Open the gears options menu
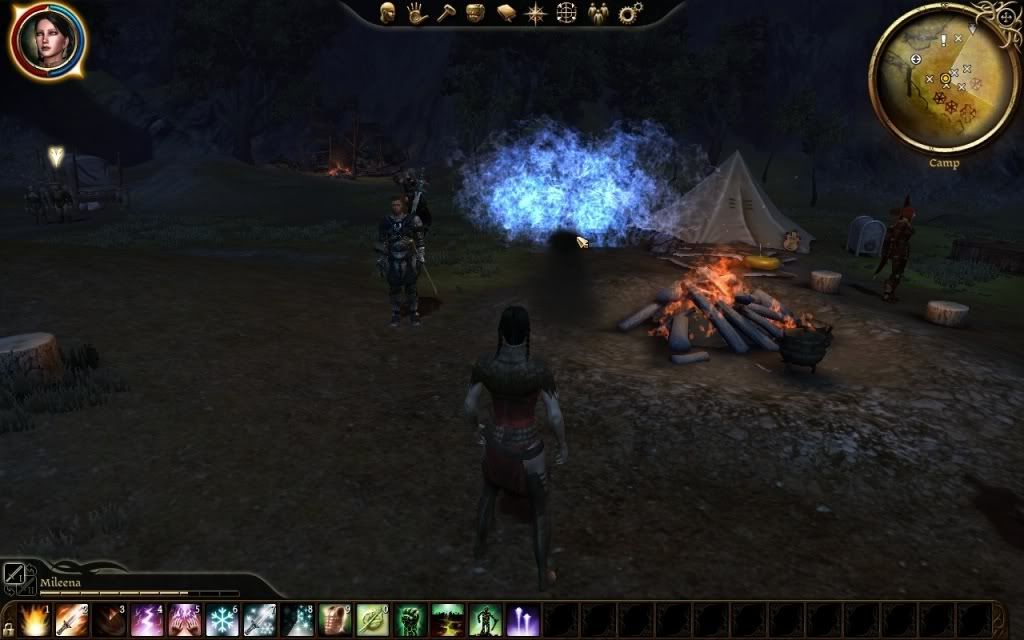The height and width of the screenshot is (640, 1024). tap(630, 12)
